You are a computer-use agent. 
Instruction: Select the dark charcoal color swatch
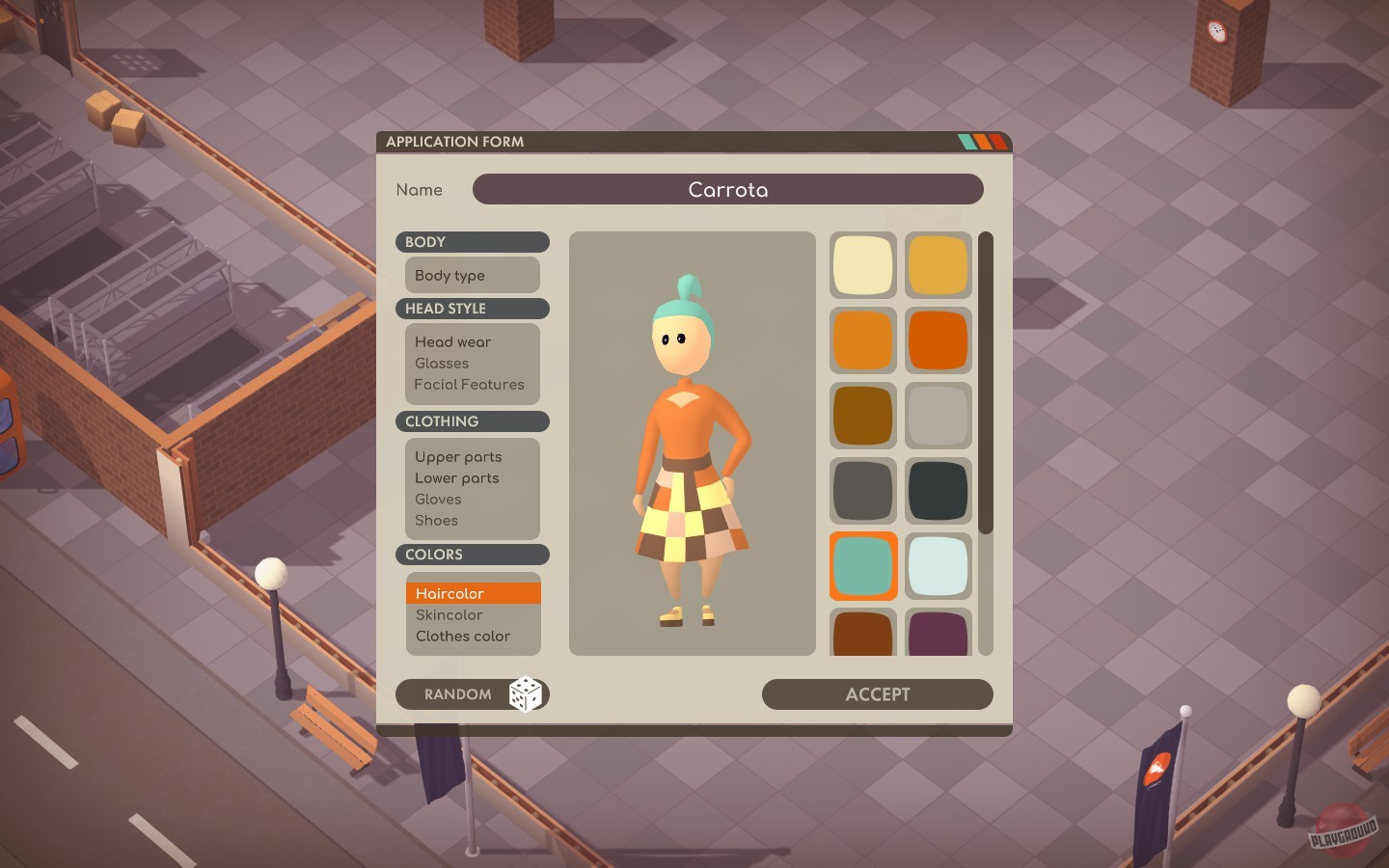click(x=938, y=490)
